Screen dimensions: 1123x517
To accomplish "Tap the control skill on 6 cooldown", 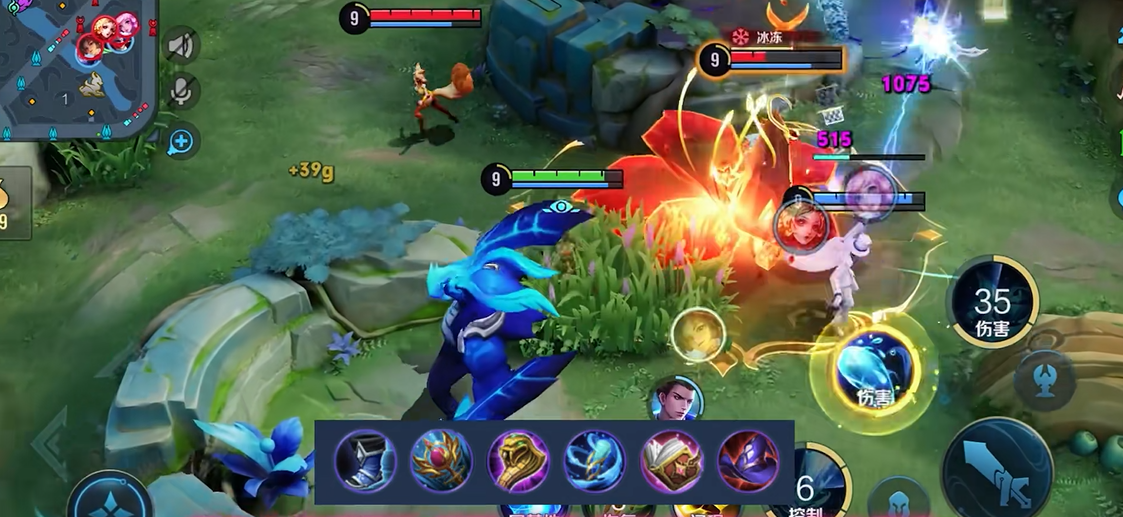I will tap(812, 486).
